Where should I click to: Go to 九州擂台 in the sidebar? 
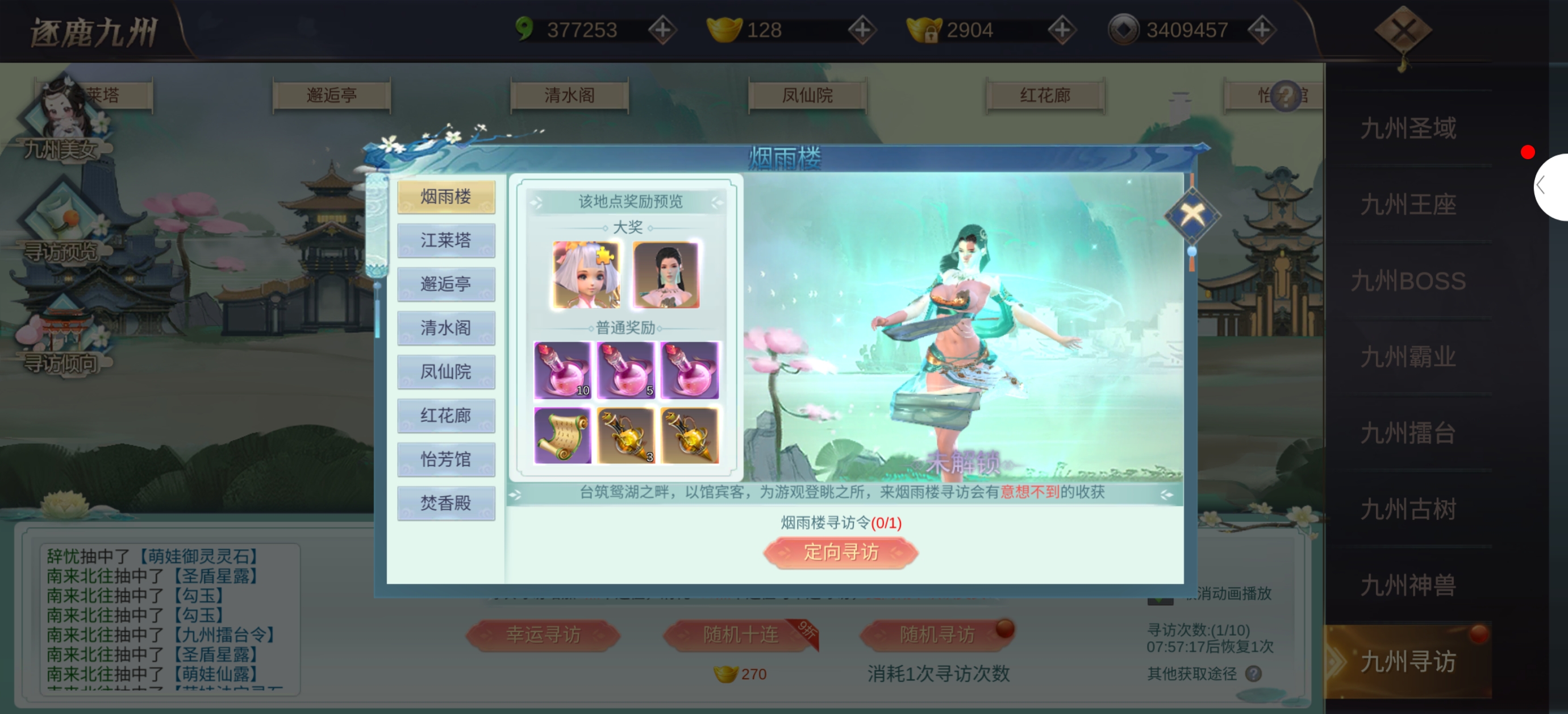[1407, 434]
